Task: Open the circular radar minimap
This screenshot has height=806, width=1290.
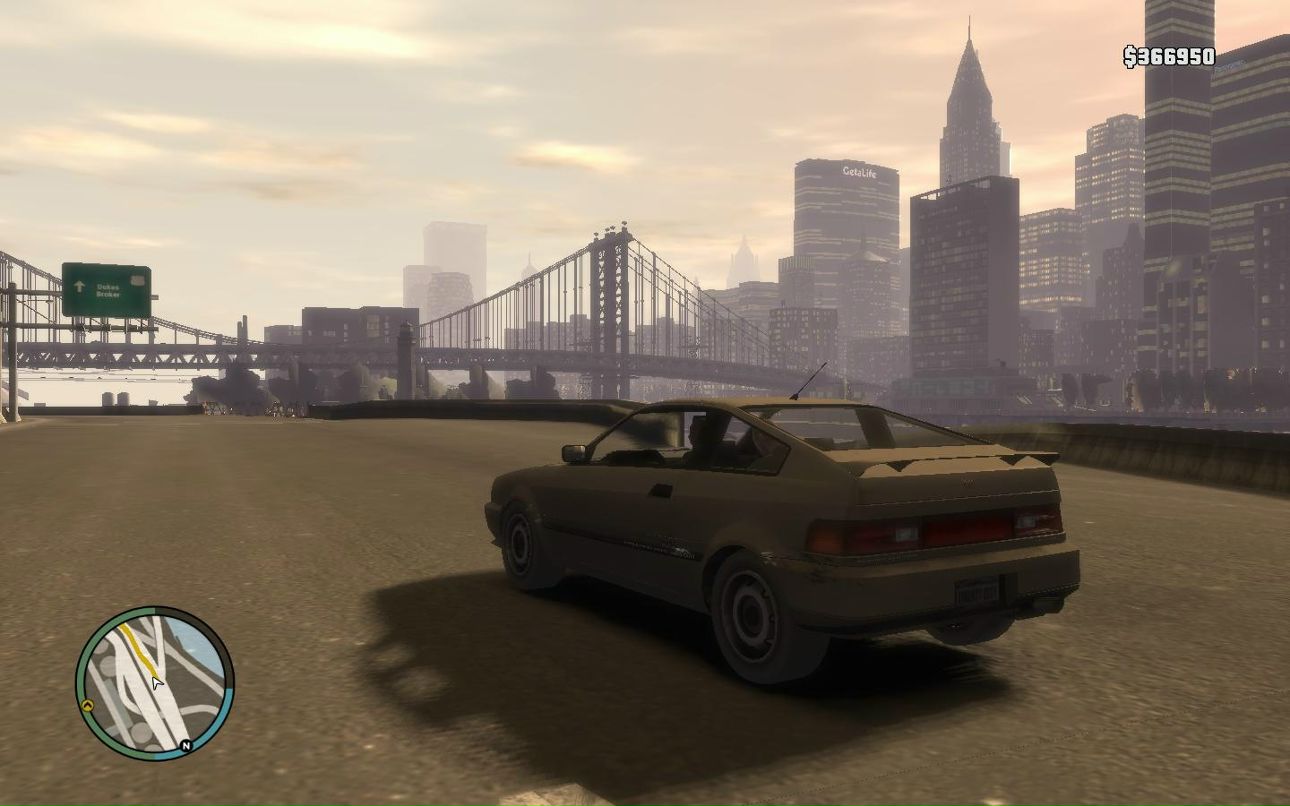Action: pos(154,683)
